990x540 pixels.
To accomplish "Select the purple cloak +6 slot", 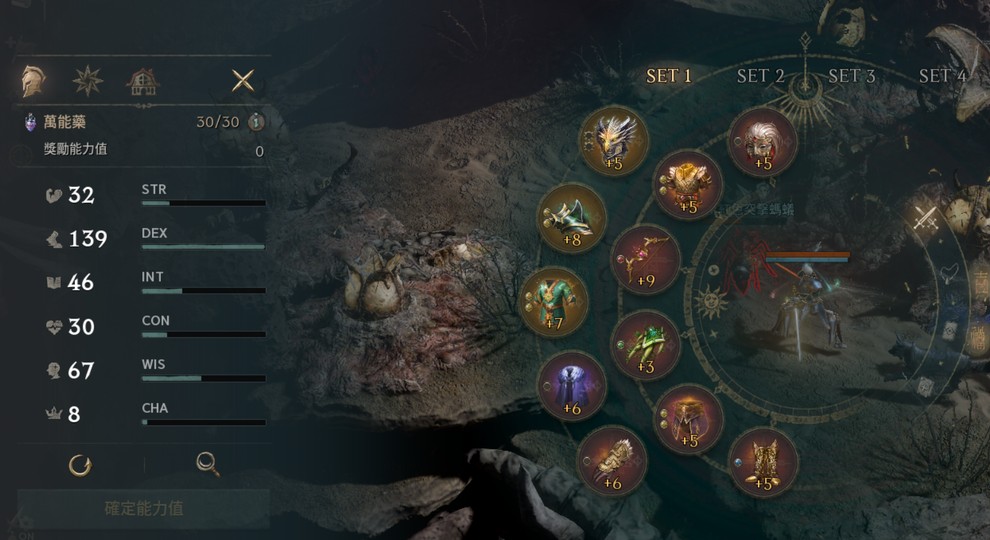I will click(571, 386).
